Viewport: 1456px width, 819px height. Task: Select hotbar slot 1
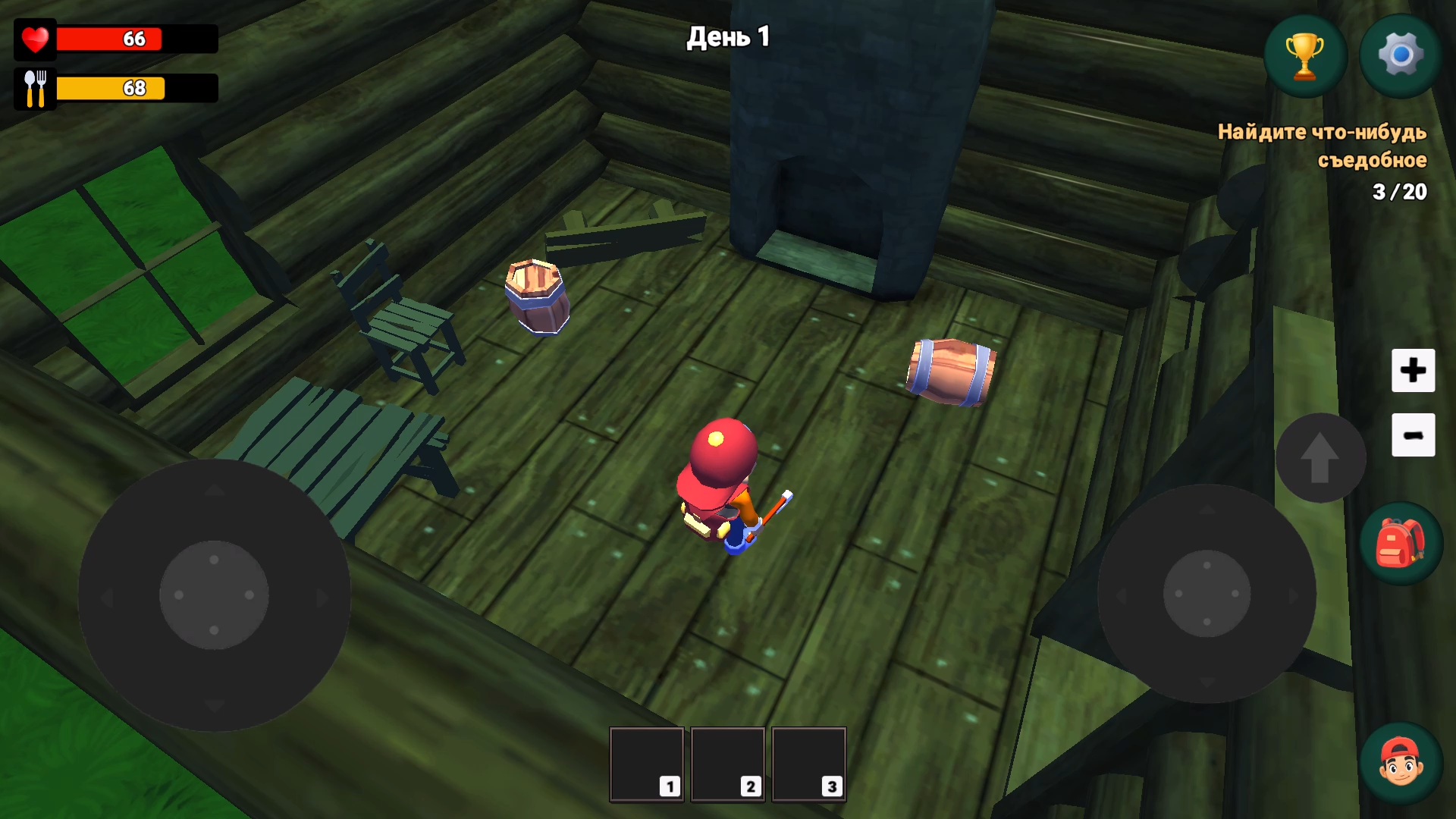646,764
